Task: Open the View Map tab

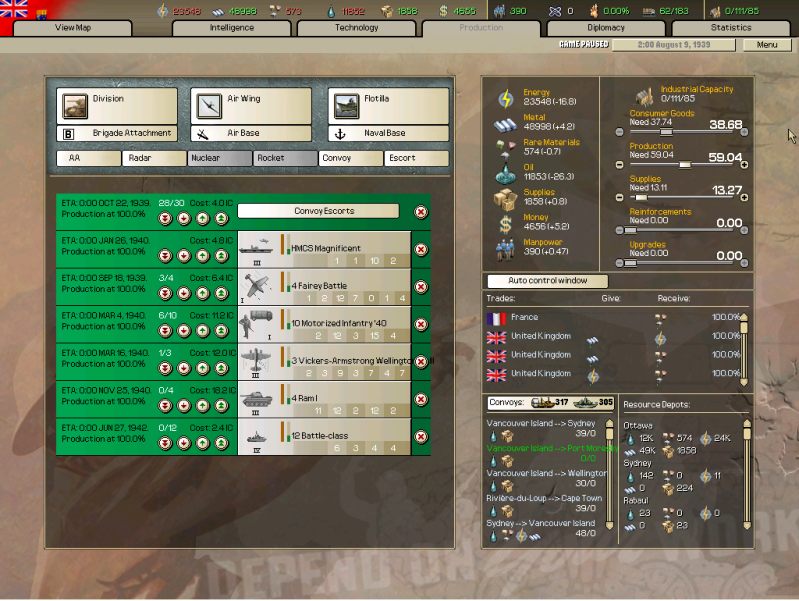Action: (x=73, y=28)
